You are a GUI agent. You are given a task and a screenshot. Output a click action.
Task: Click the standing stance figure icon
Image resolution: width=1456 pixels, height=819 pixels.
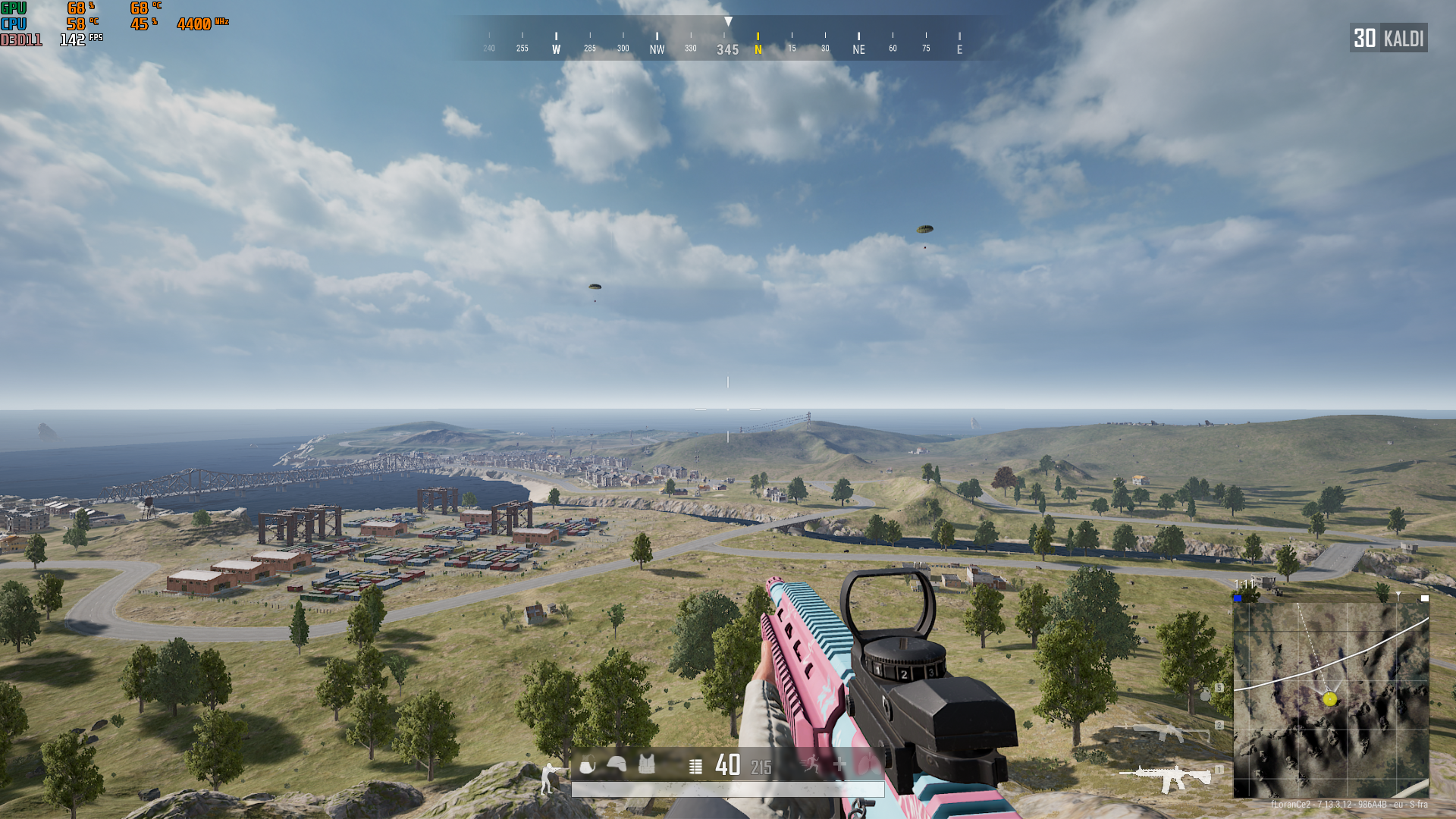[x=549, y=778]
